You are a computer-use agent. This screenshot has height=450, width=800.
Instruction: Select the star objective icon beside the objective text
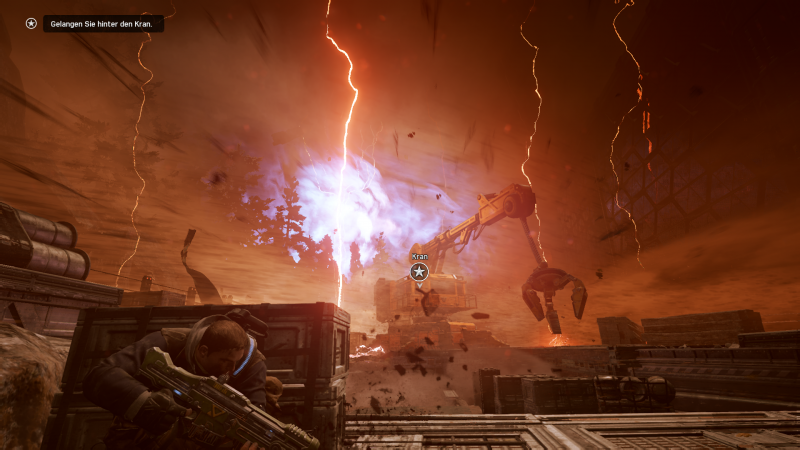(x=31, y=23)
